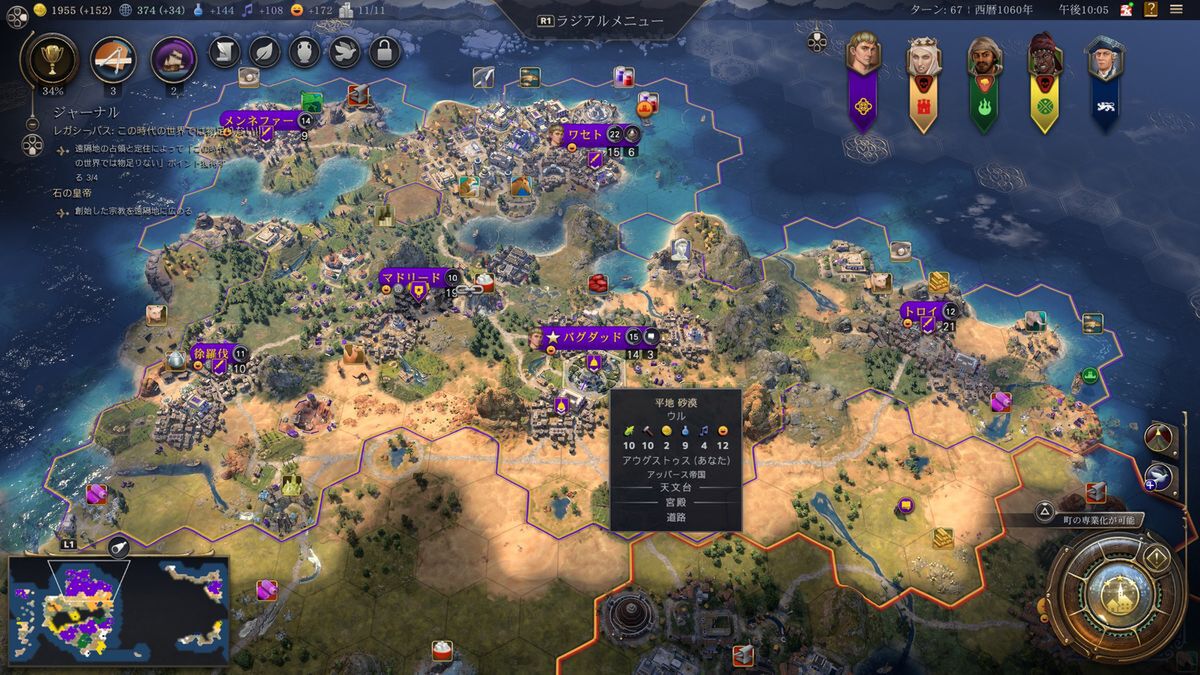Open the religion dove icon
The width and height of the screenshot is (1200, 675).
coord(345,51)
